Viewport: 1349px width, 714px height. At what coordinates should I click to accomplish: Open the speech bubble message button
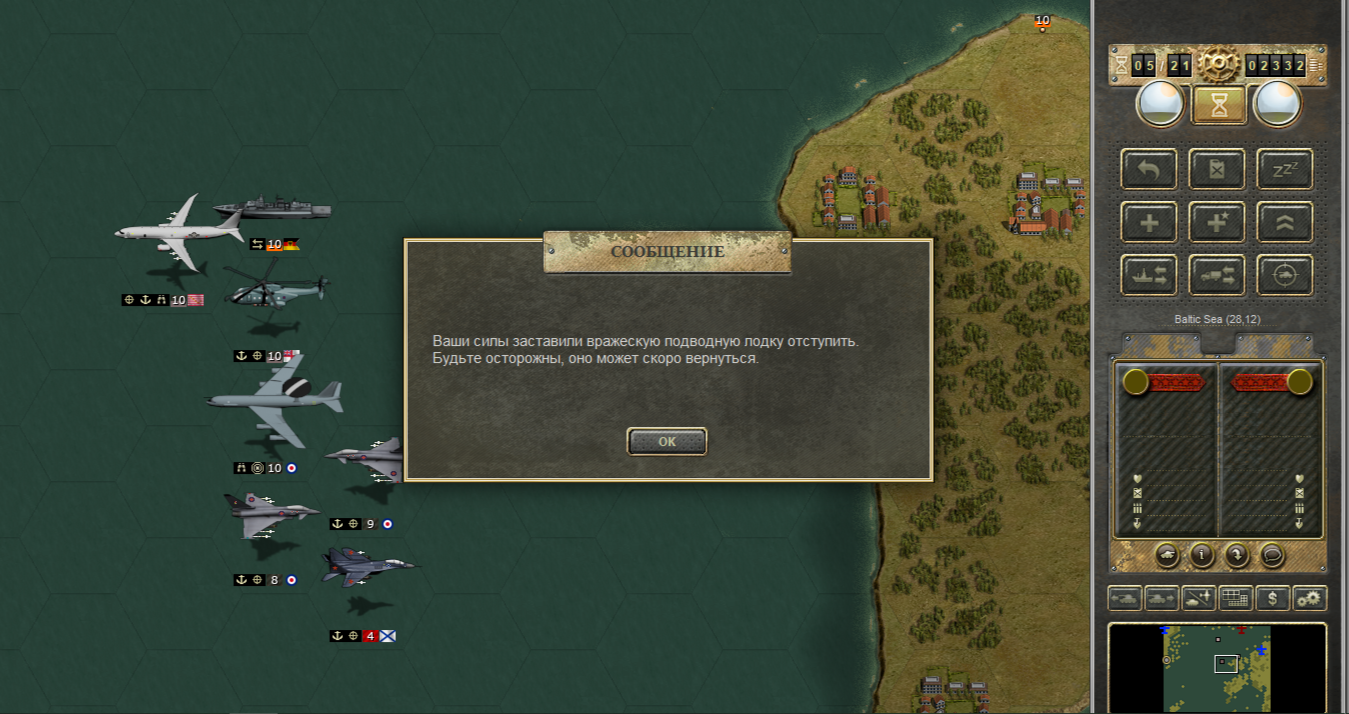pyautogui.click(x=1271, y=554)
